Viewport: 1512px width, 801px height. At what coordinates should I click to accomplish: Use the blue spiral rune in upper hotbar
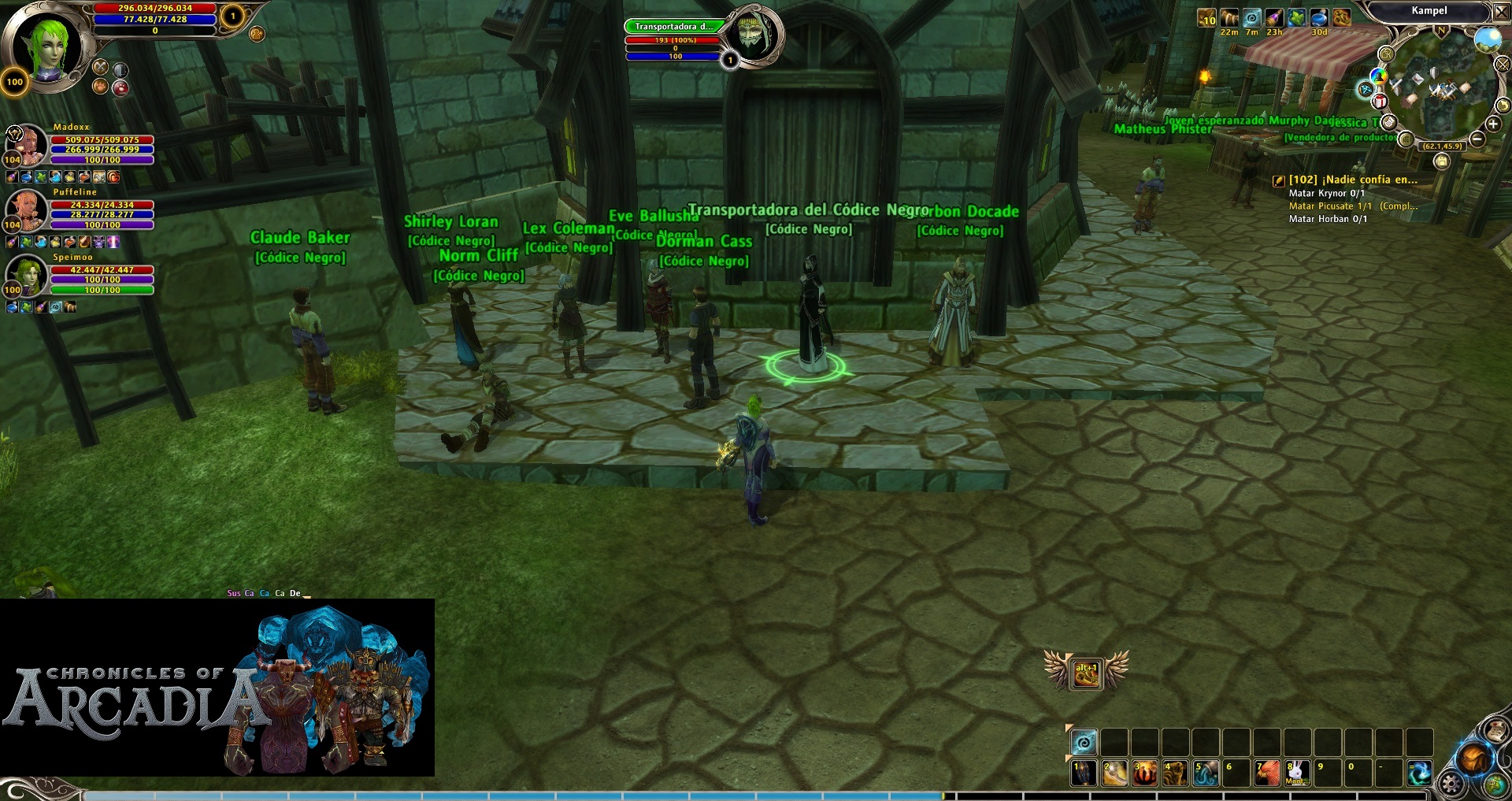pos(1084,742)
